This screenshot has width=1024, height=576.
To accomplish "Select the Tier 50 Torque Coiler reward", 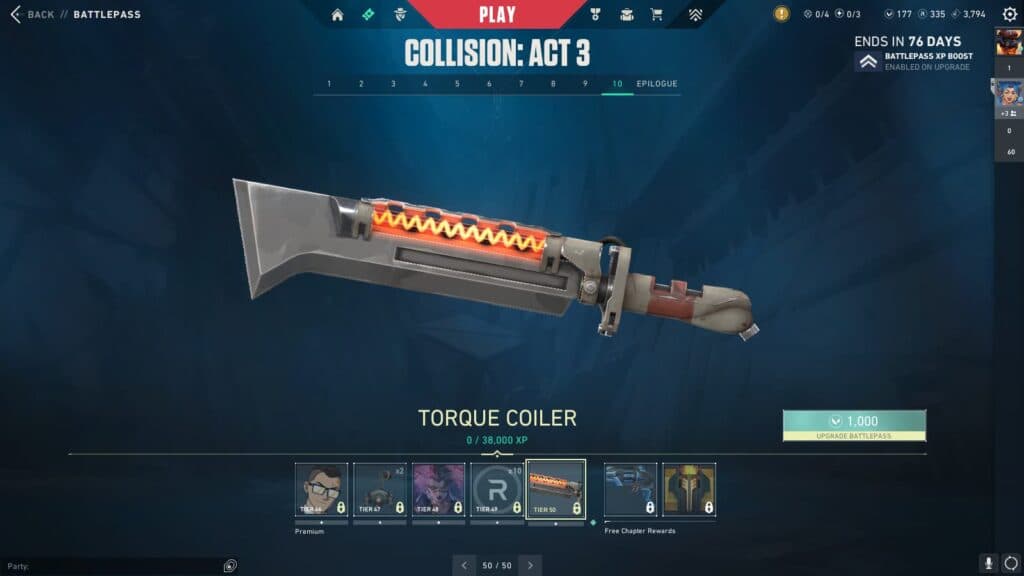I will point(556,490).
